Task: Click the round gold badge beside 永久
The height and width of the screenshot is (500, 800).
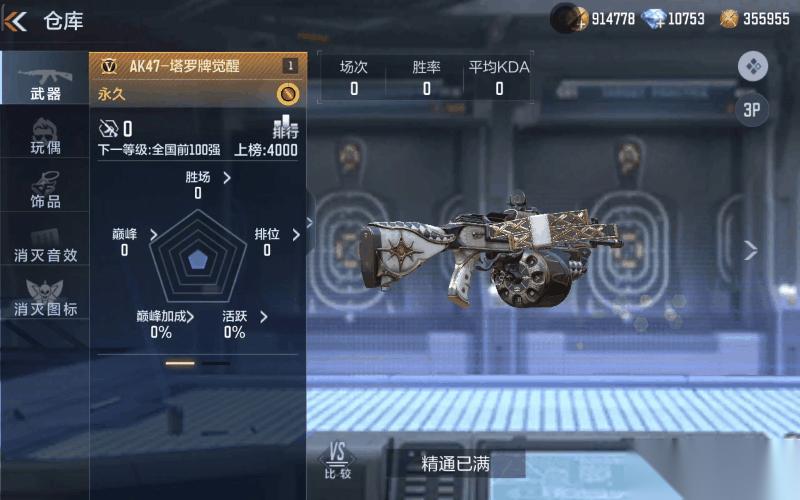Action: (287, 94)
